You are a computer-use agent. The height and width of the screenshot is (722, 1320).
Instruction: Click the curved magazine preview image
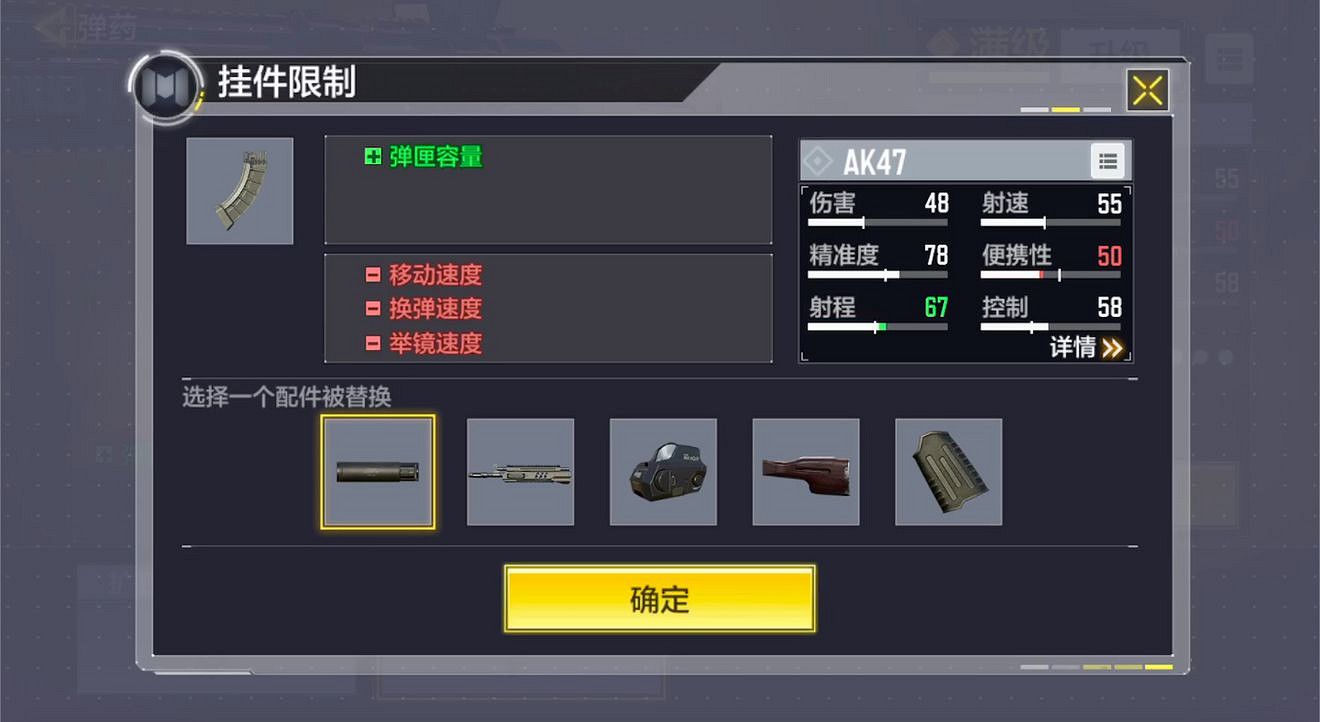click(240, 190)
